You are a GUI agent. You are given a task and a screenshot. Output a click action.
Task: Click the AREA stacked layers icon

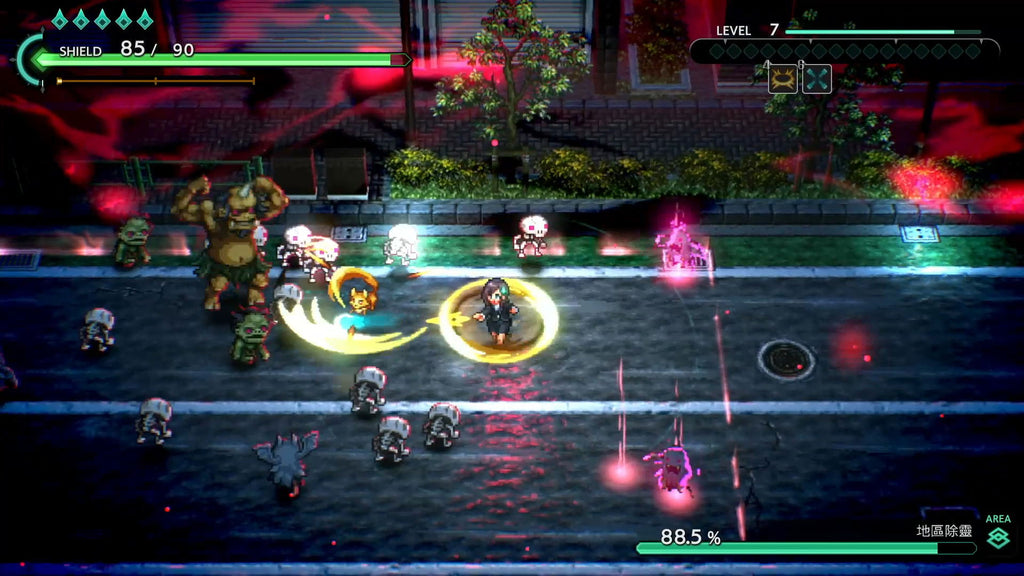pos(997,540)
